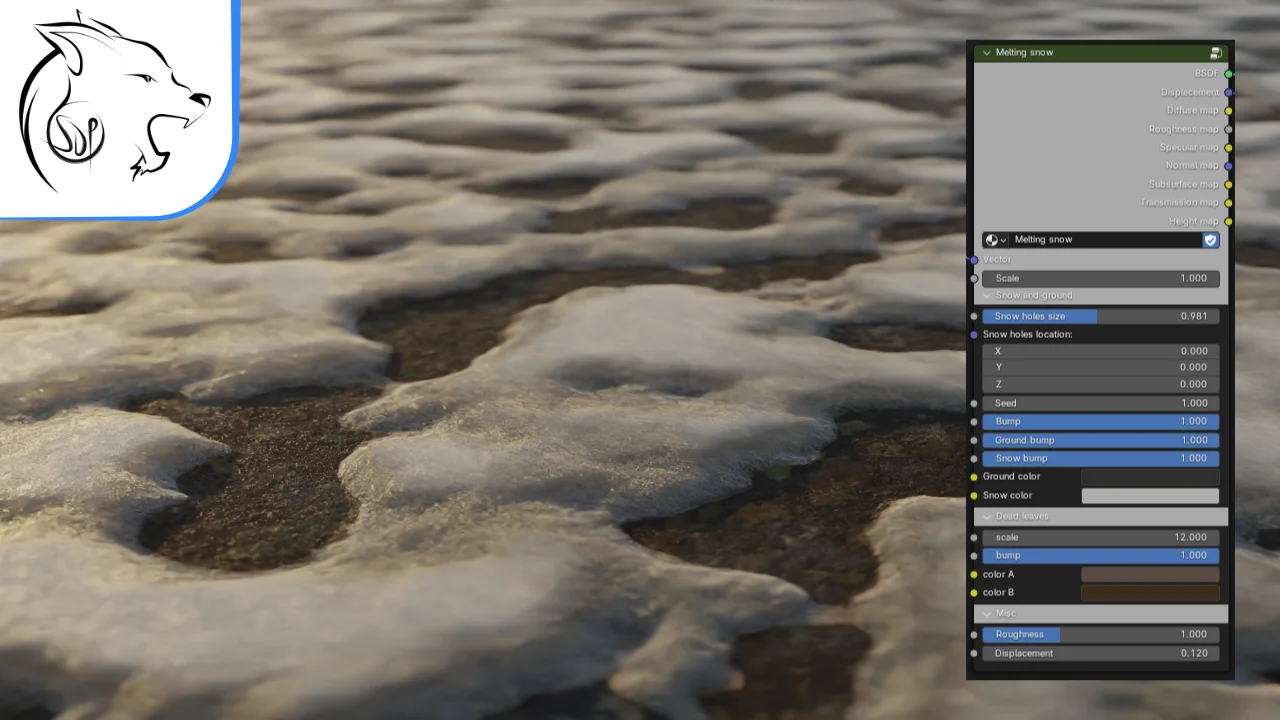Collapse the Melting snow node via its chevron
1280x720 pixels.
[986, 52]
